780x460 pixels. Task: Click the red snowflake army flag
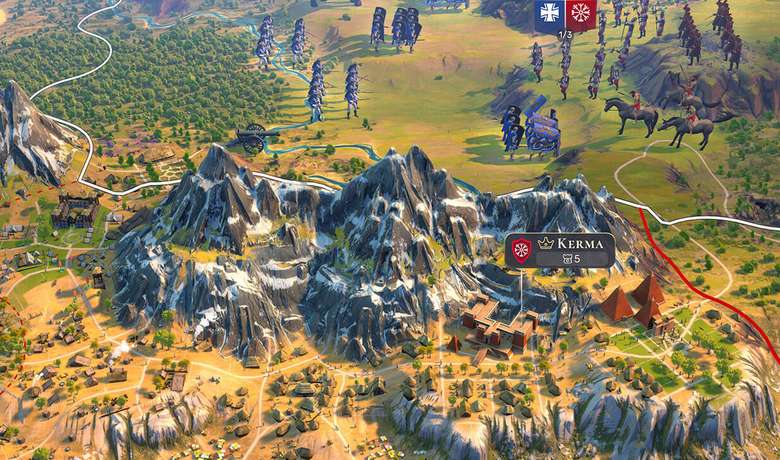tap(580, 13)
